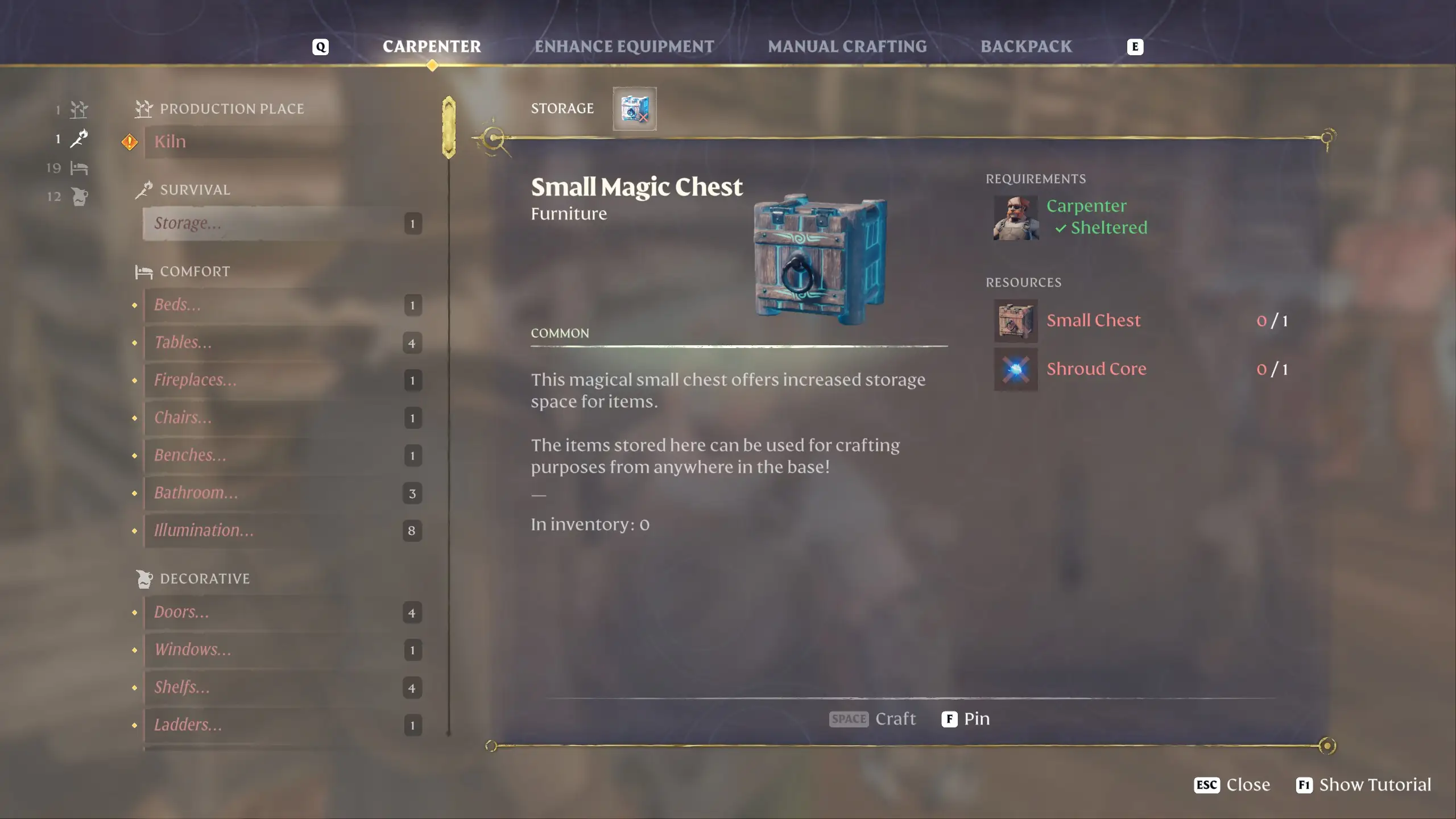Expand the Tables recipe list
Viewport: 1456px width, 819px height.
point(282,343)
